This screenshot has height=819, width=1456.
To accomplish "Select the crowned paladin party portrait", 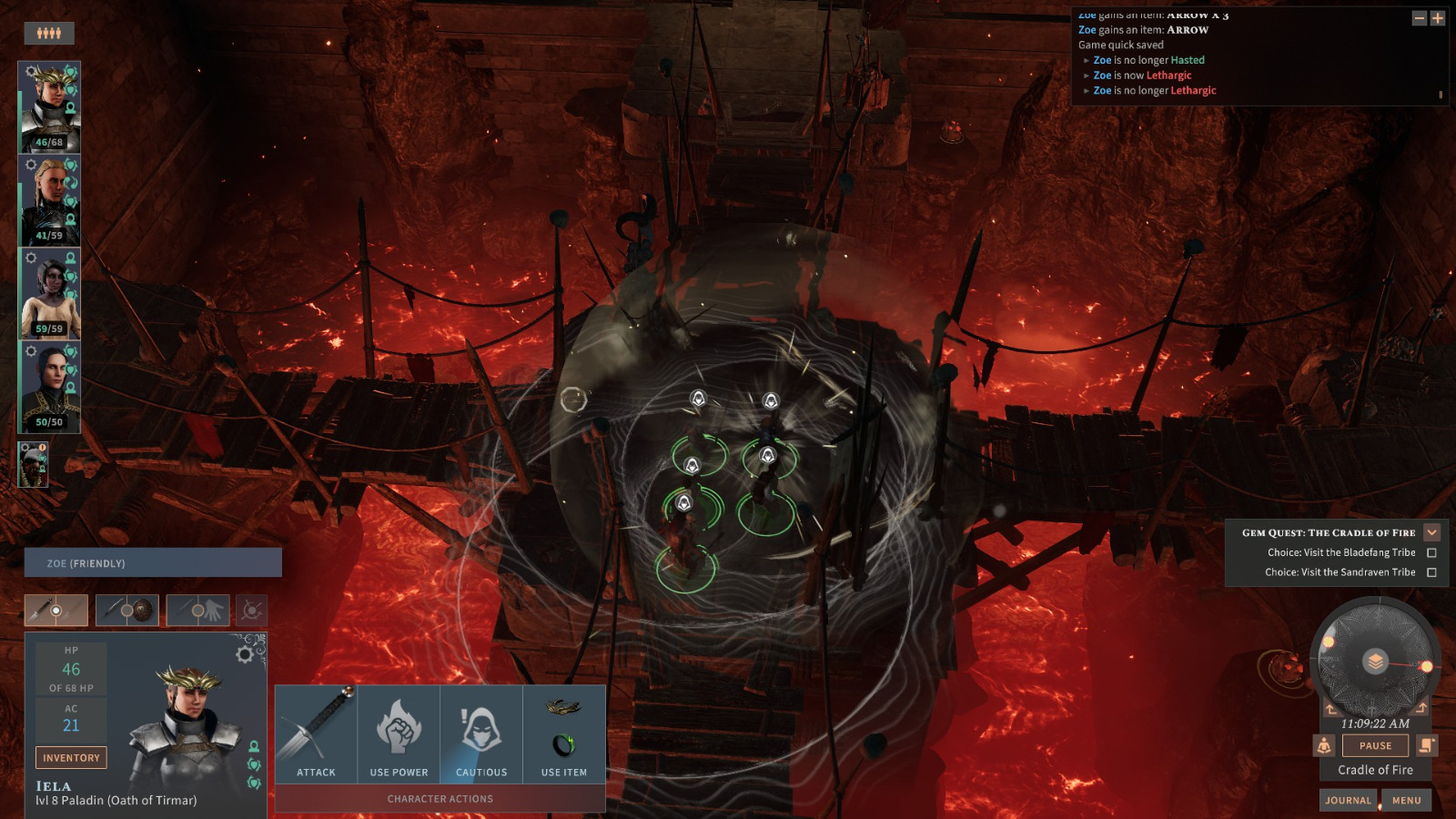I will click(x=49, y=106).
